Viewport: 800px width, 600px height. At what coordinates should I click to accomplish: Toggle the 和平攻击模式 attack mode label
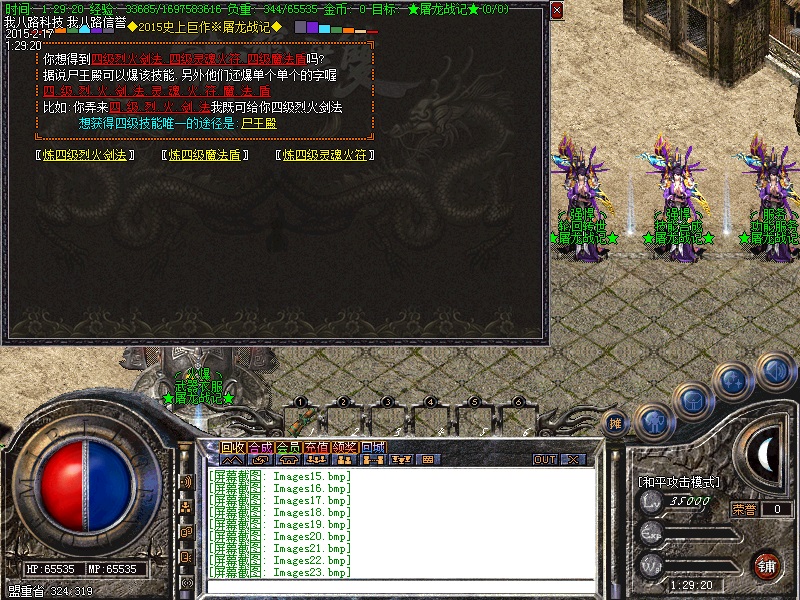tap(679, 482)
